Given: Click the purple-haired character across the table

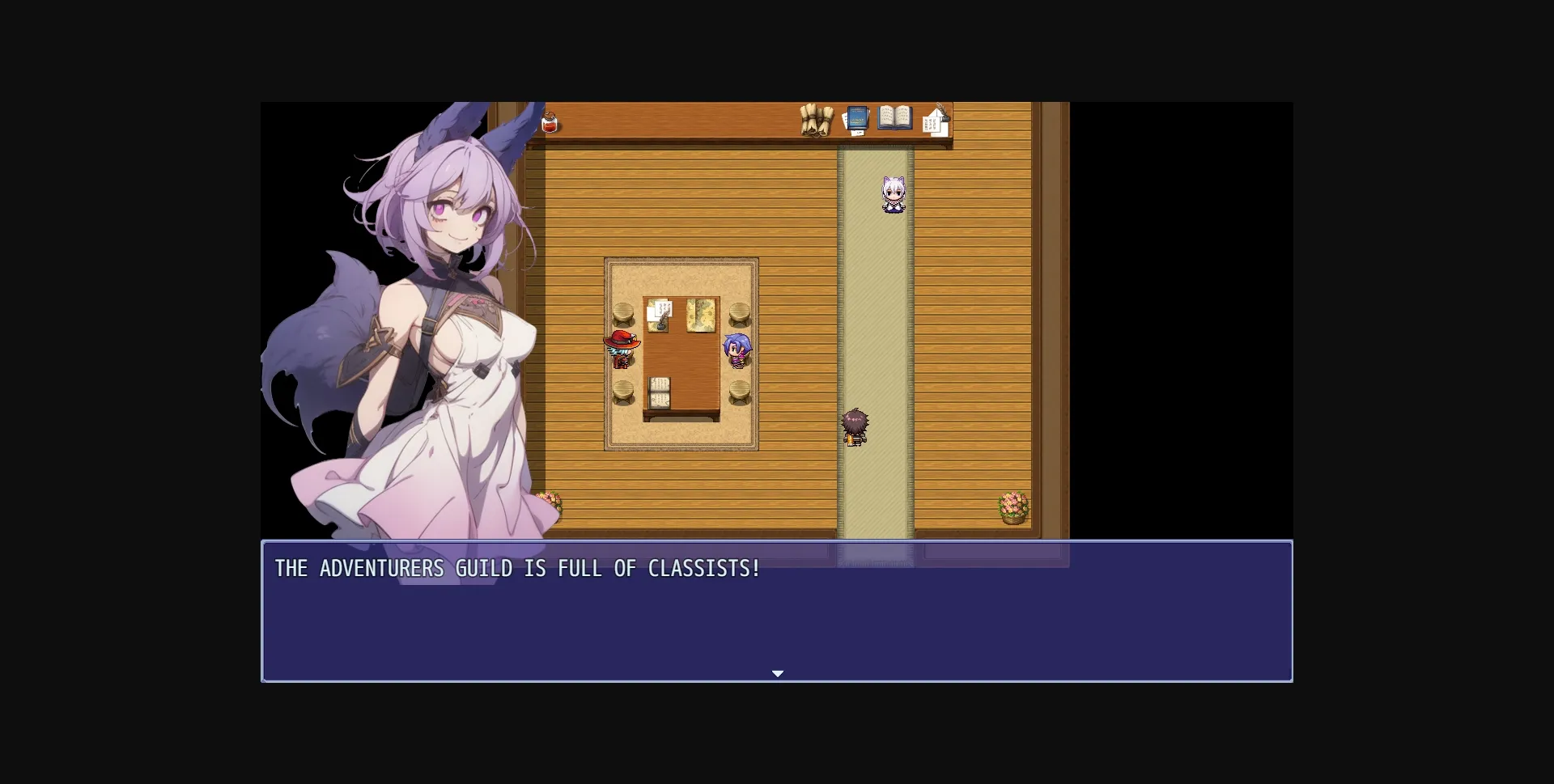Looking at the screenshot, I should coord(738,351).
